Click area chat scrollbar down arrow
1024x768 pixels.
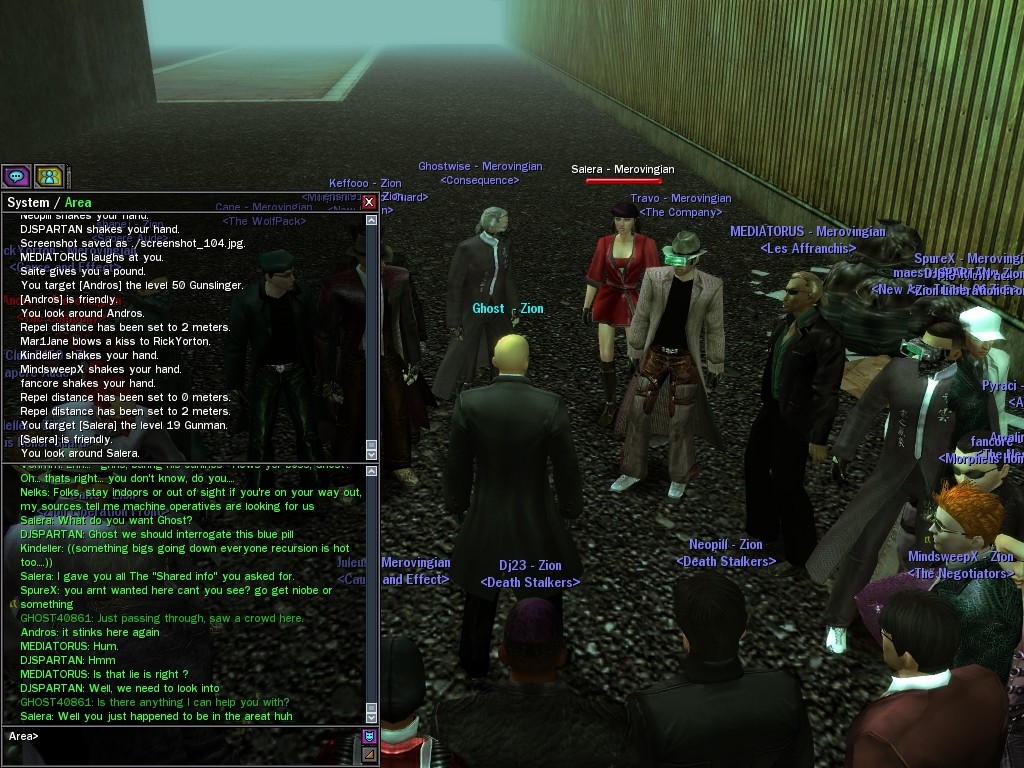372,716
